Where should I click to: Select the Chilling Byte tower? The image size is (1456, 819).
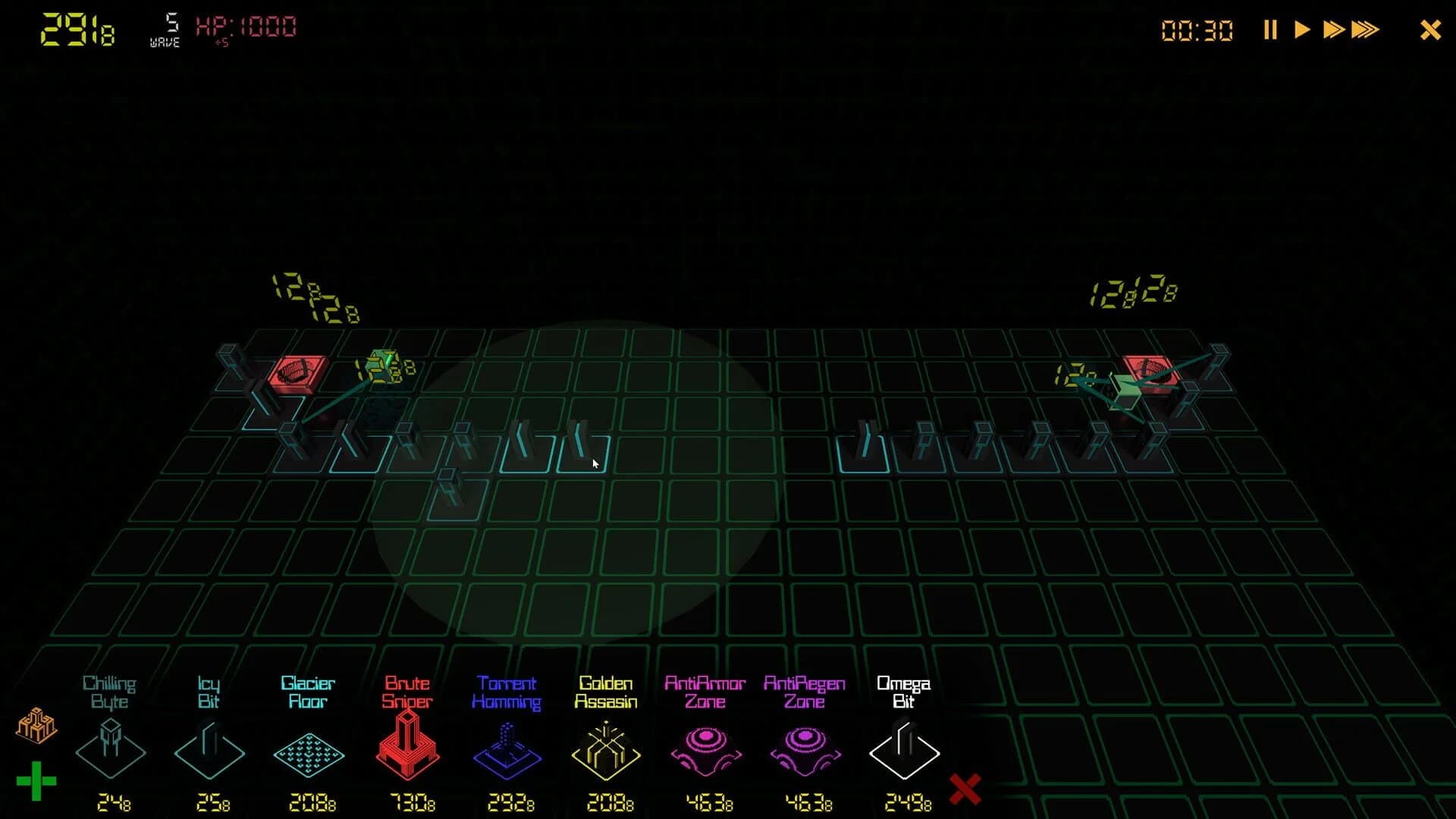[x=111, y=751]
